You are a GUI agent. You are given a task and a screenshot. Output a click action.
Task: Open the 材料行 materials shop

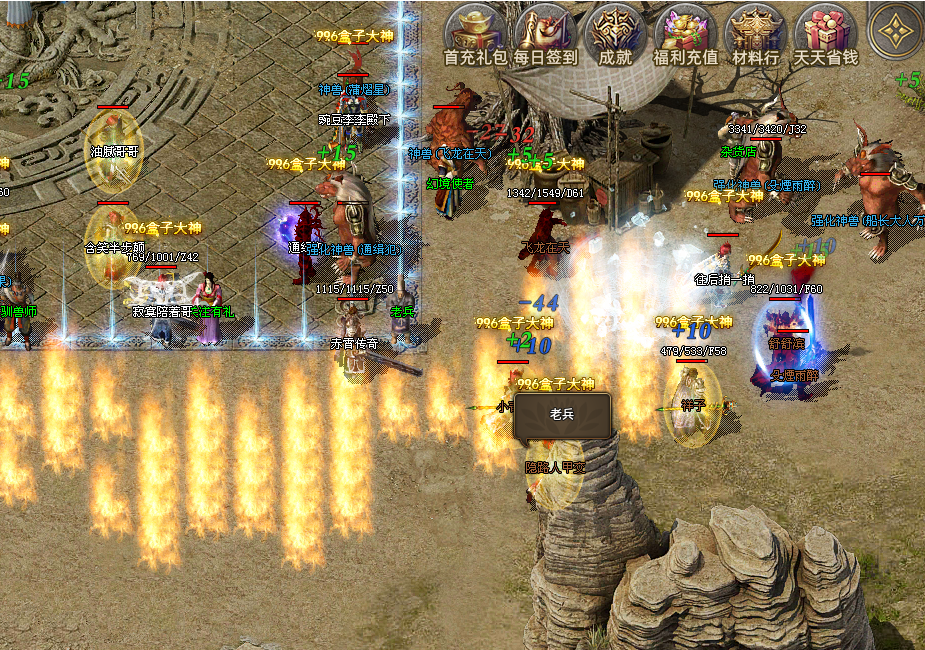[756, 33]
